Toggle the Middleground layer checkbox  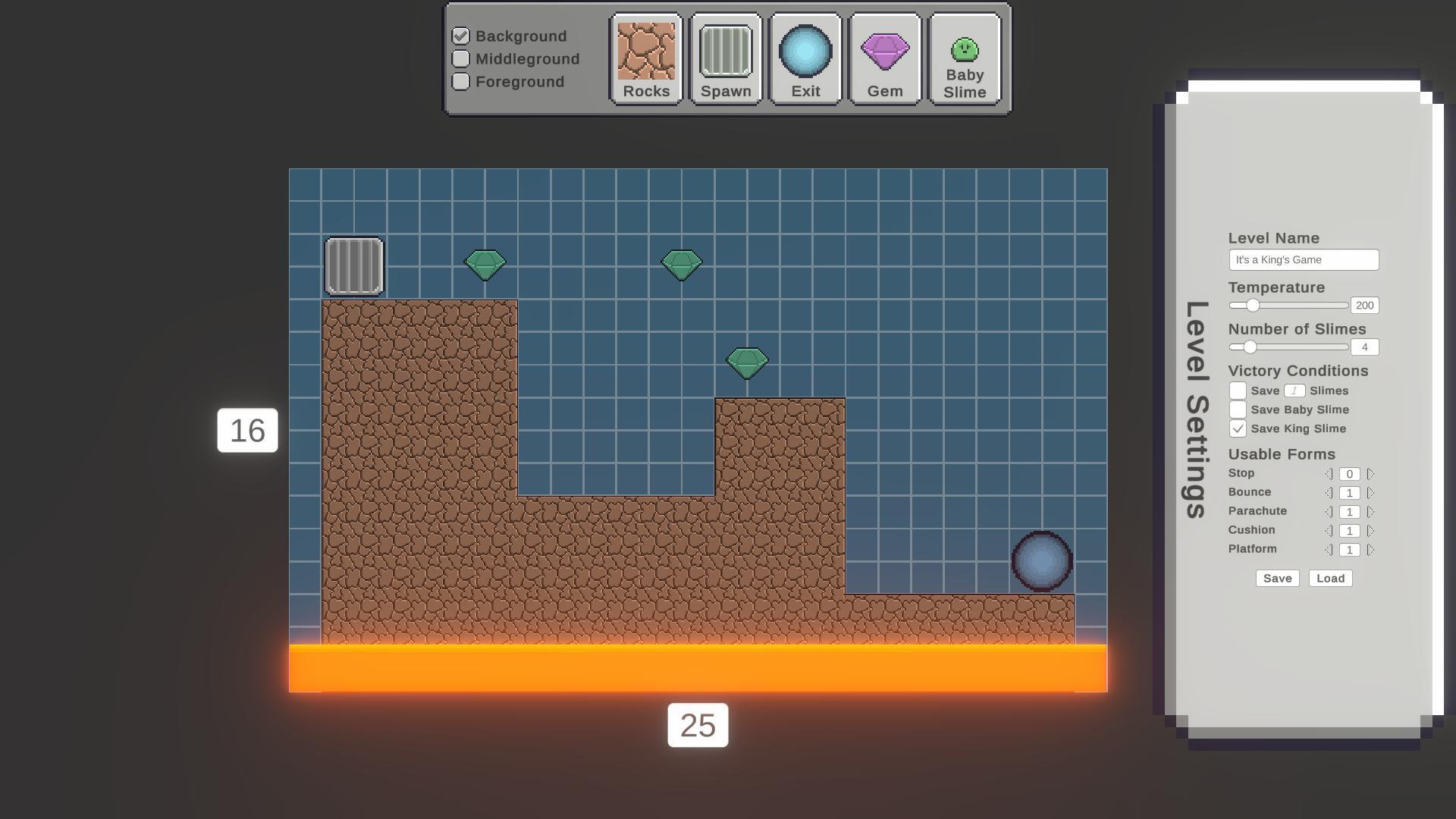tap(460, 58)
